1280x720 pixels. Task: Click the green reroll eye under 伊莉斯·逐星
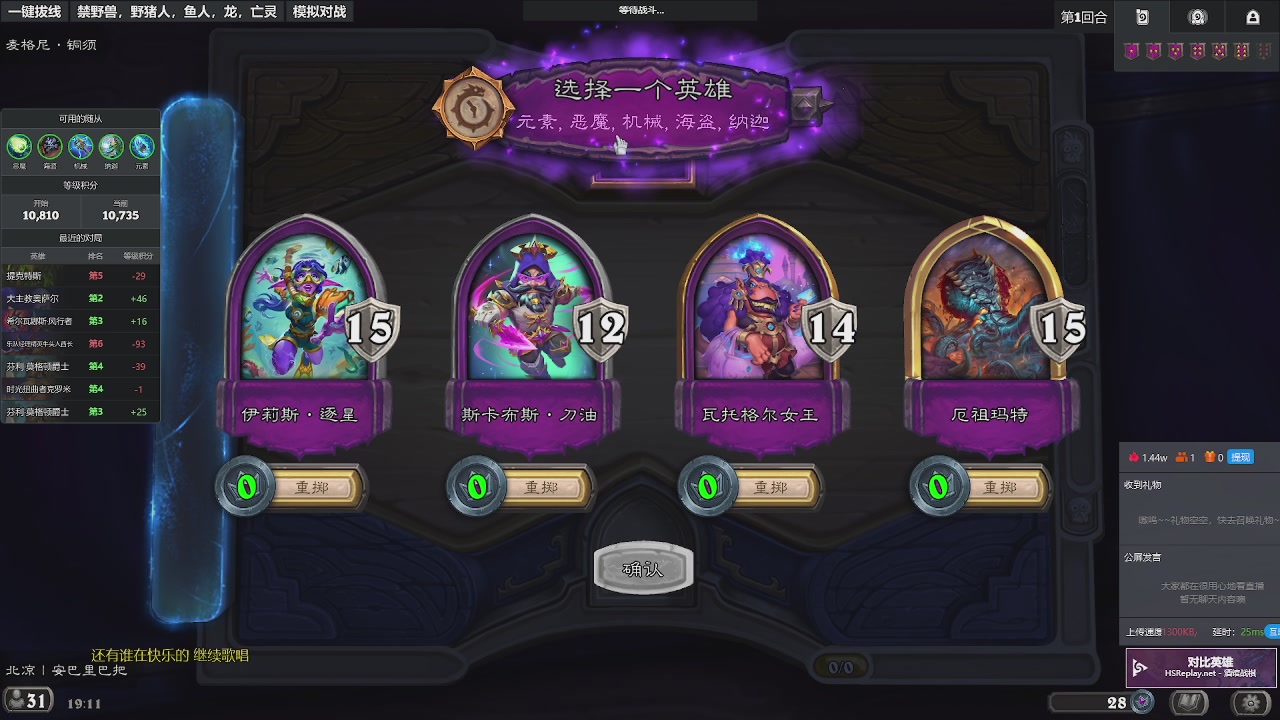(246, 488)
